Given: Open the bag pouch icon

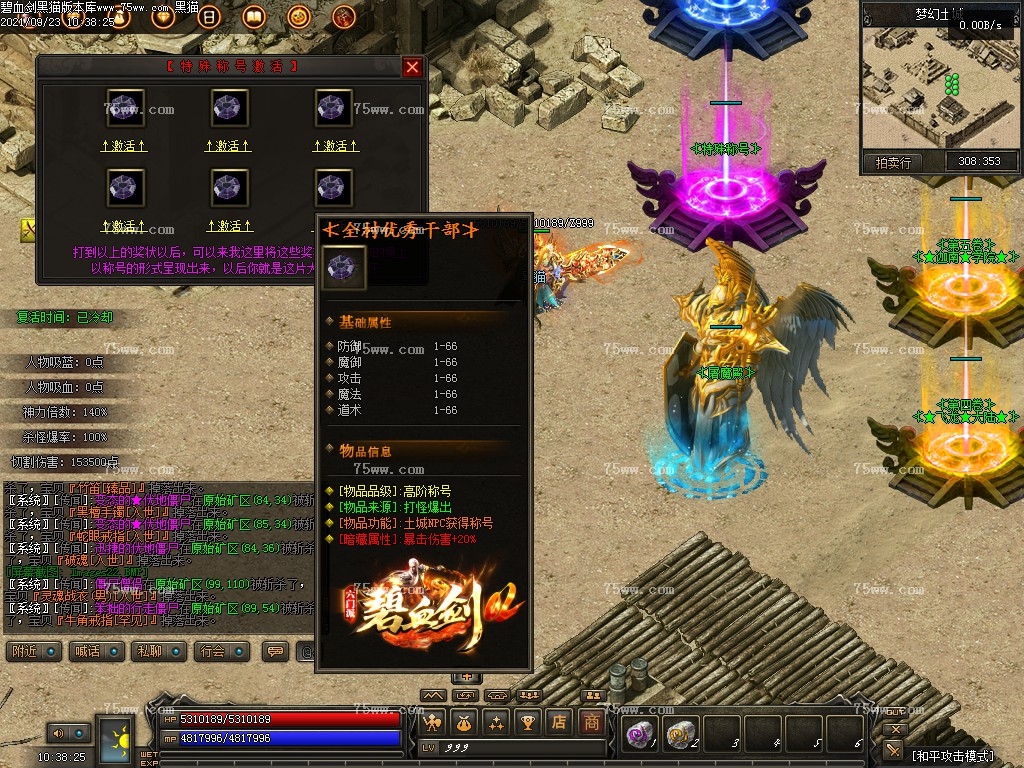Looking at the screenshot, I should tap(464, 721).
